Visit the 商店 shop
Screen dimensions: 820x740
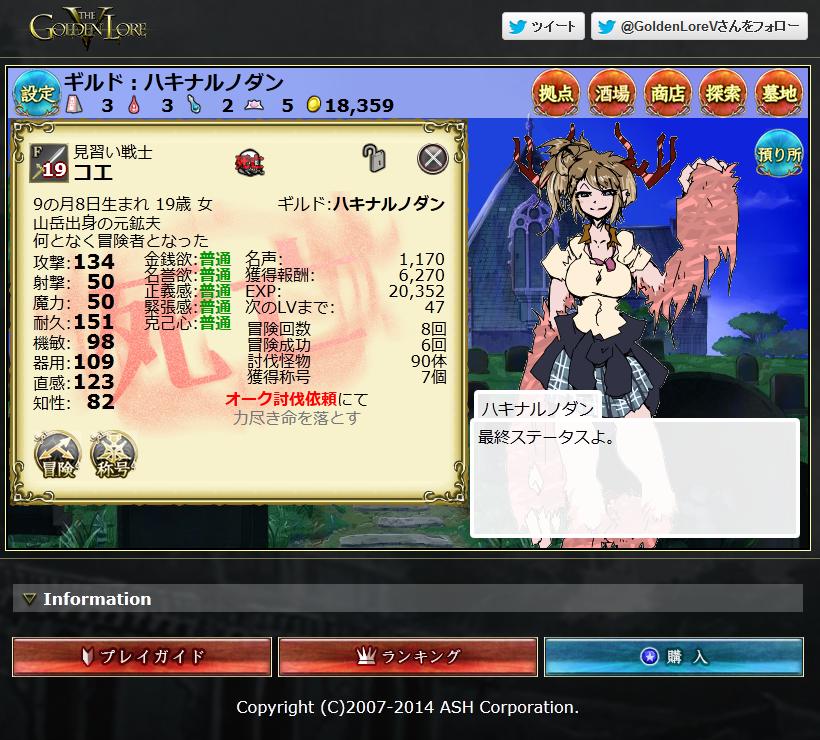coord(667,93)
